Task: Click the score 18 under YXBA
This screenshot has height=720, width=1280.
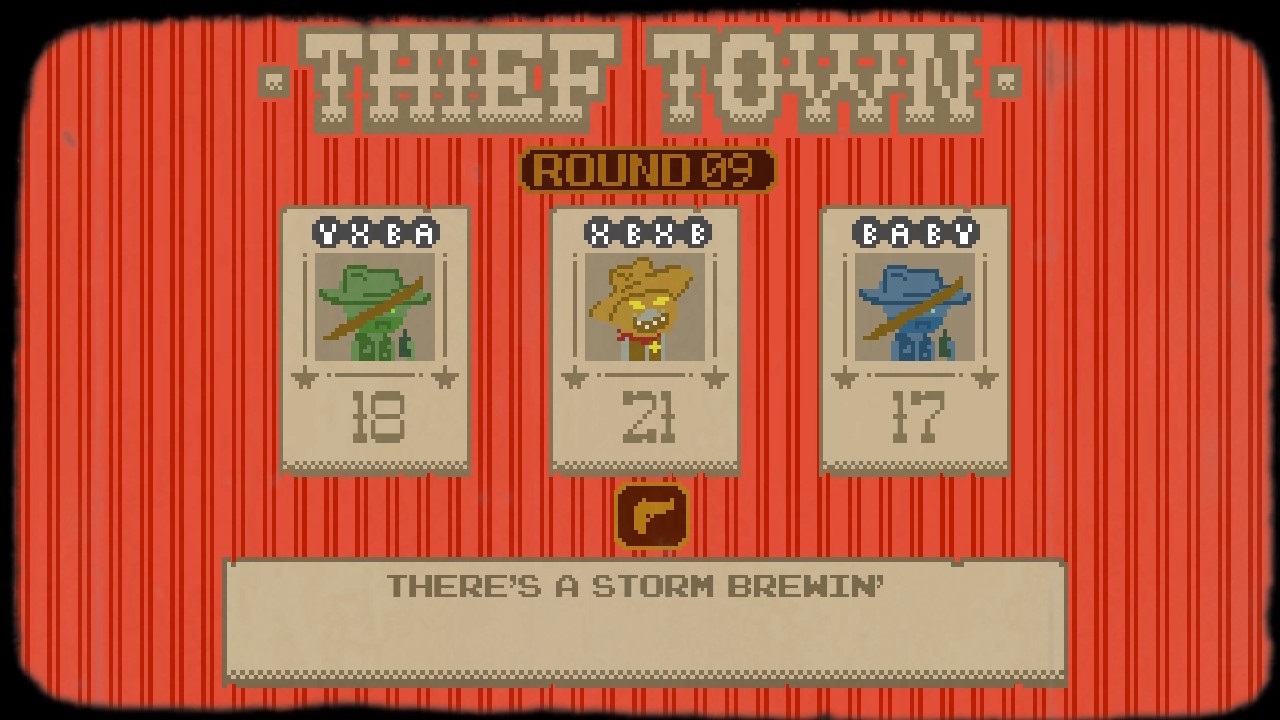Action: point(377,418)
